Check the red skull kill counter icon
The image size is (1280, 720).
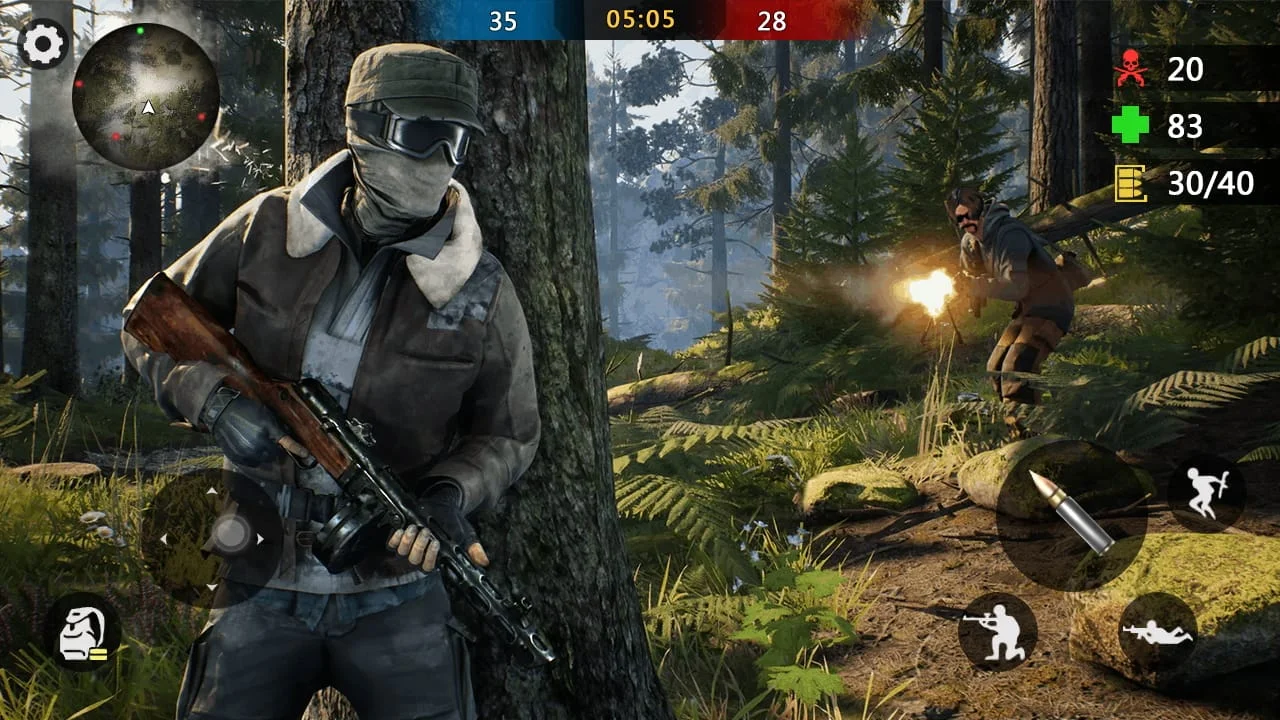1132,70
